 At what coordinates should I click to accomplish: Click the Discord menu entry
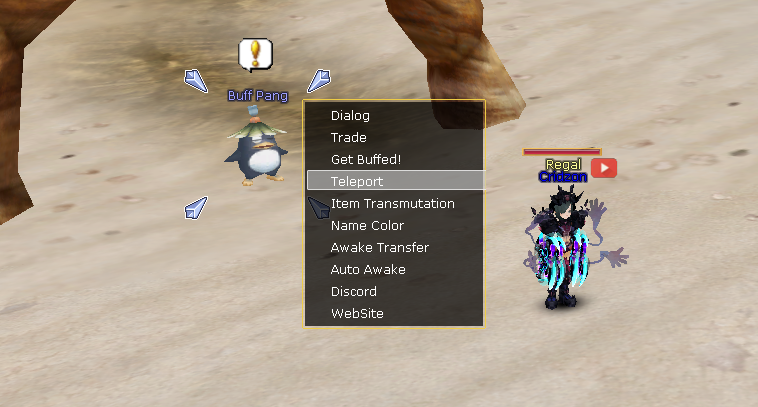coord(354,292)
